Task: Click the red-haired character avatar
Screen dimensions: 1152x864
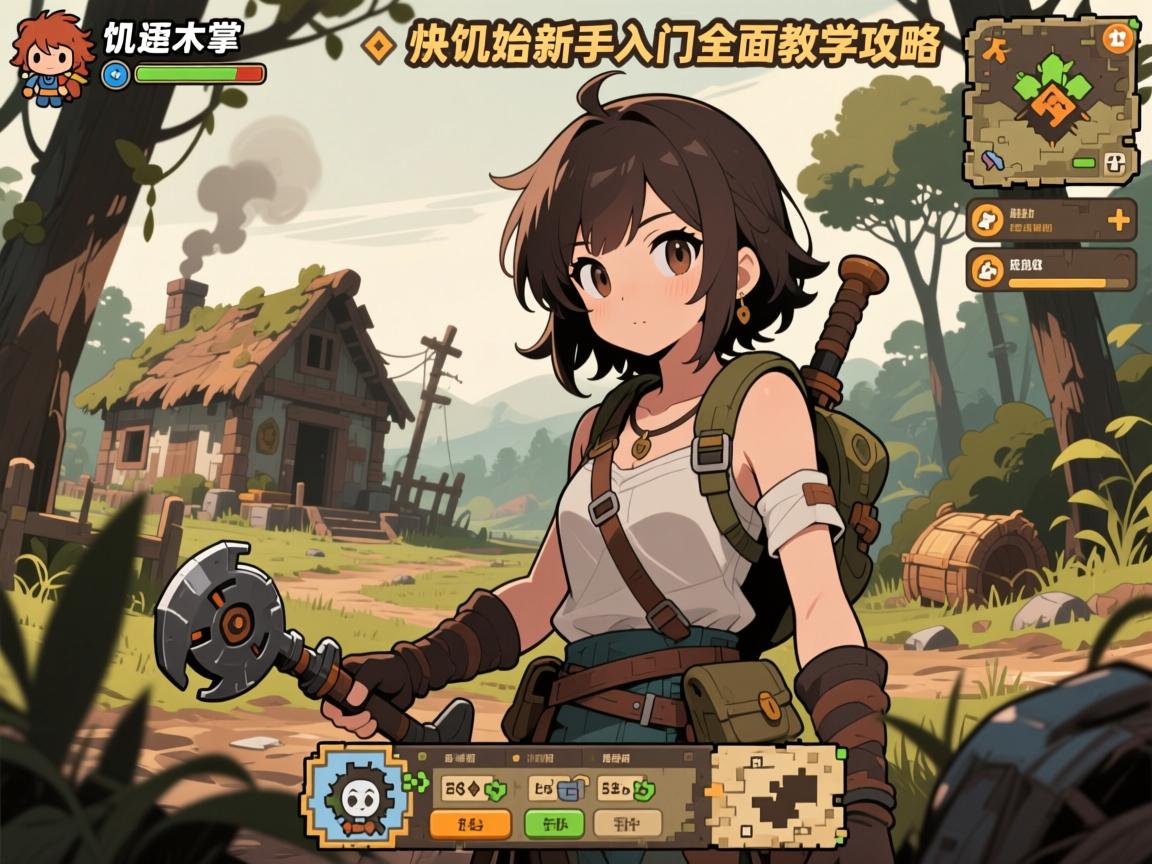Action: coord(44,56)
